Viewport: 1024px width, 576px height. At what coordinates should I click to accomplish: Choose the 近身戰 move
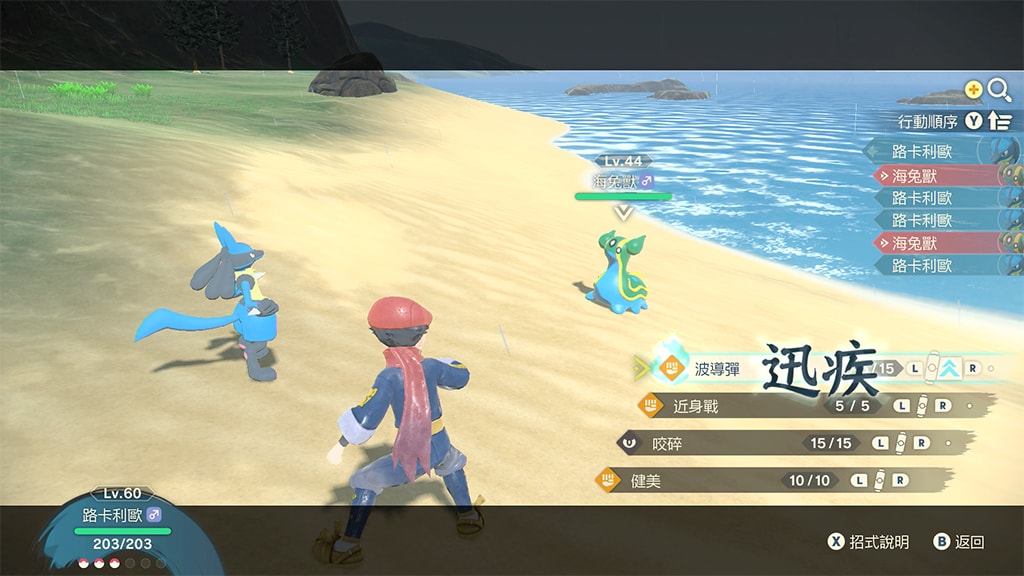pyautogui.click(x=696, y=406)
